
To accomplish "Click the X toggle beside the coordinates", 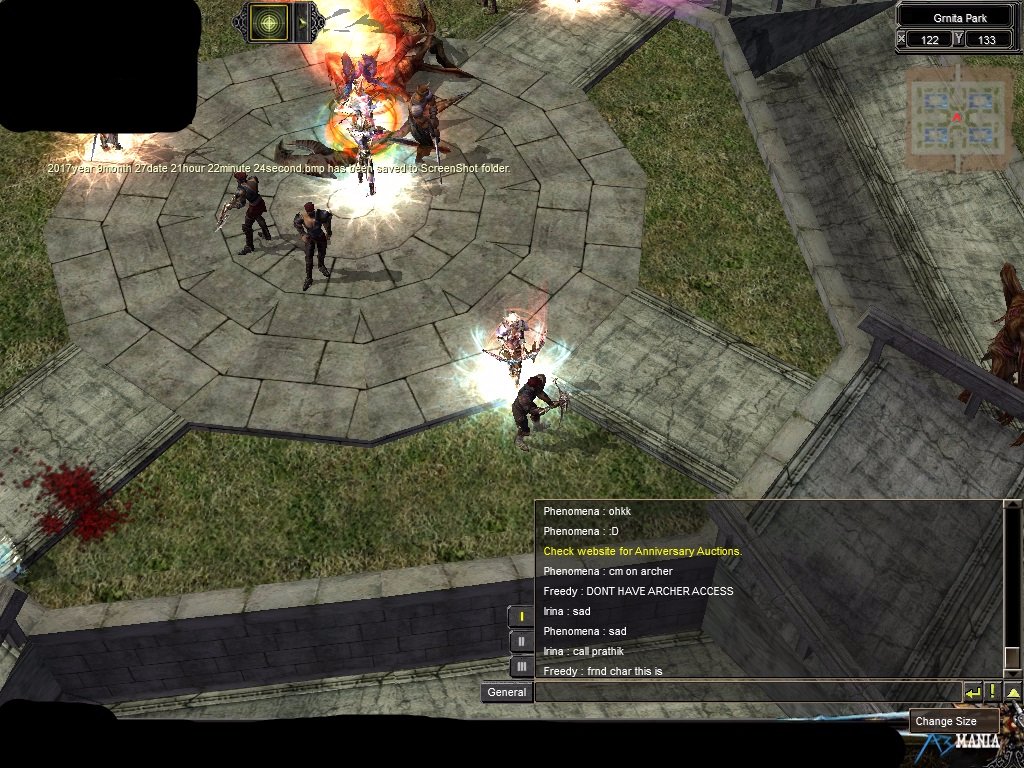I will (x=902, y=39).
